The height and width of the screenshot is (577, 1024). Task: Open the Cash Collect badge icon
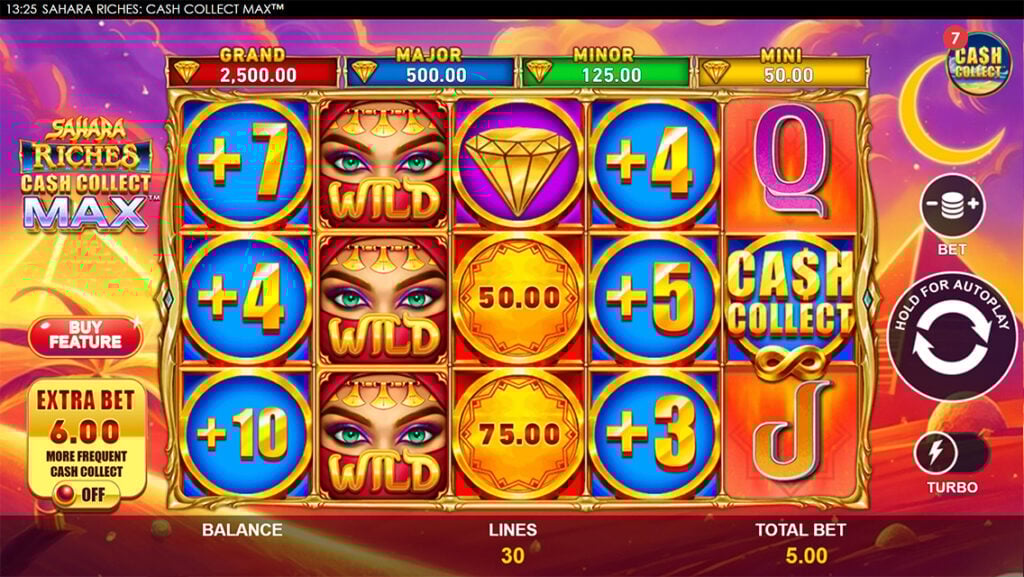[978, 62]
